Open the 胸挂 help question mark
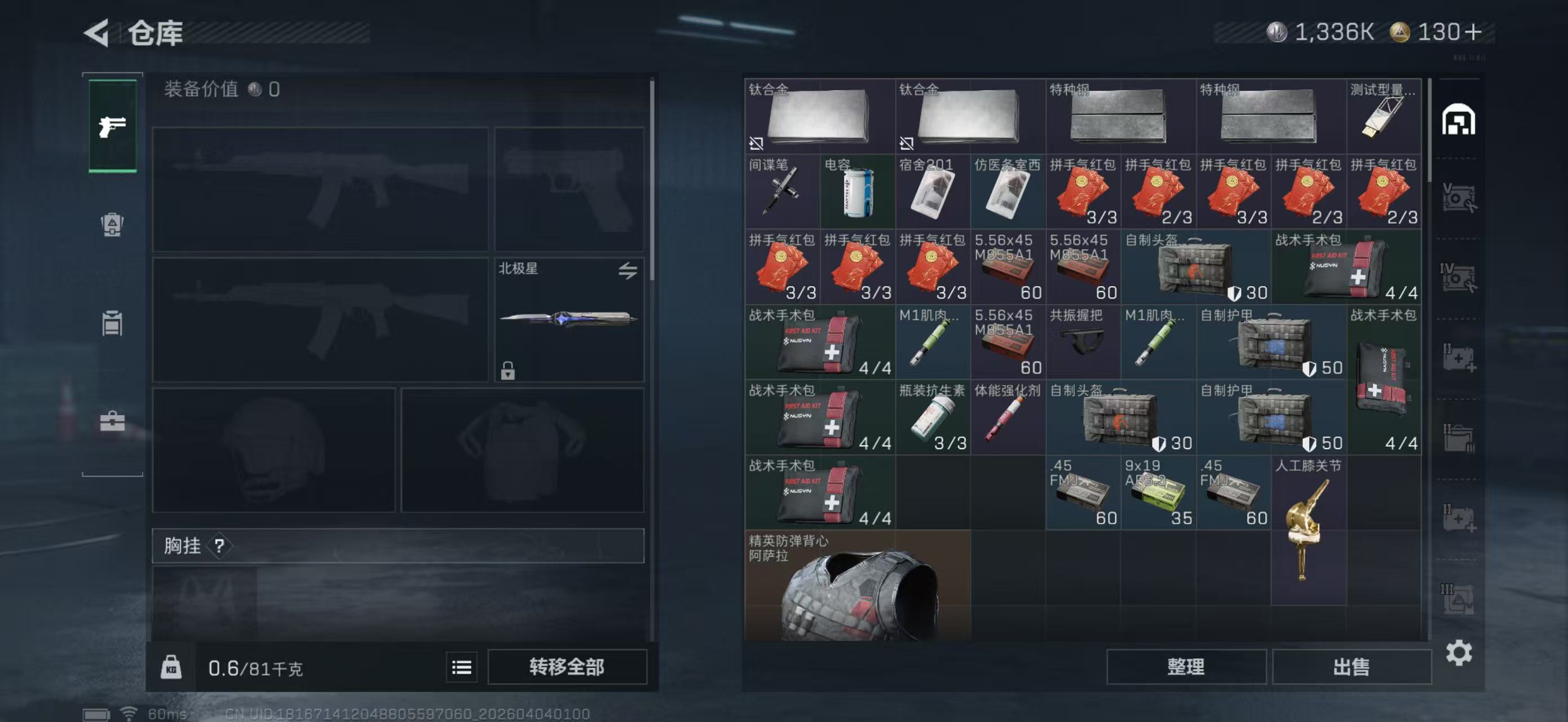The height and width of the screenshot is (722, 1568). (219, 545)
